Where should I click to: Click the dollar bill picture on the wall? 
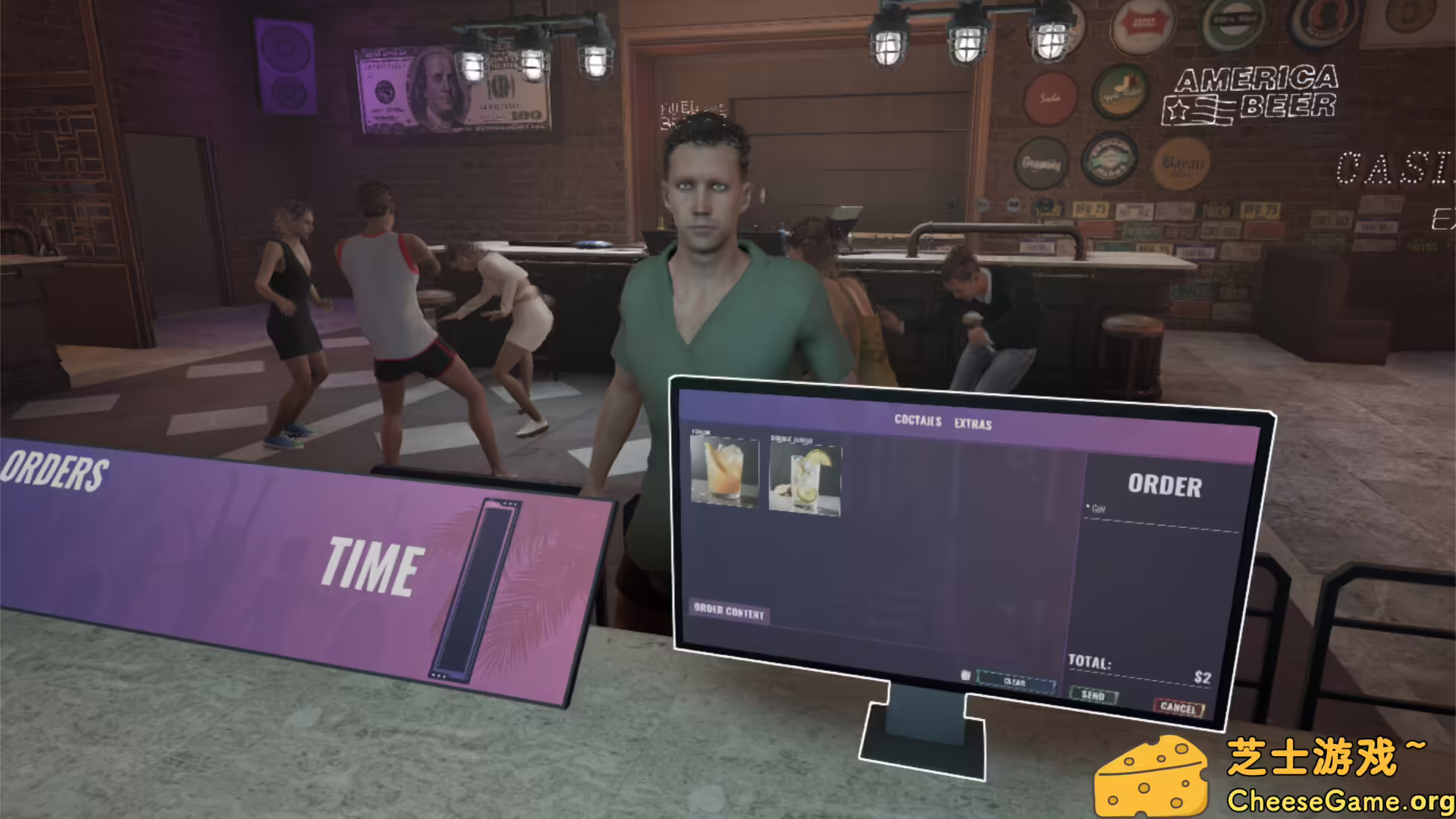coord(448,89)
